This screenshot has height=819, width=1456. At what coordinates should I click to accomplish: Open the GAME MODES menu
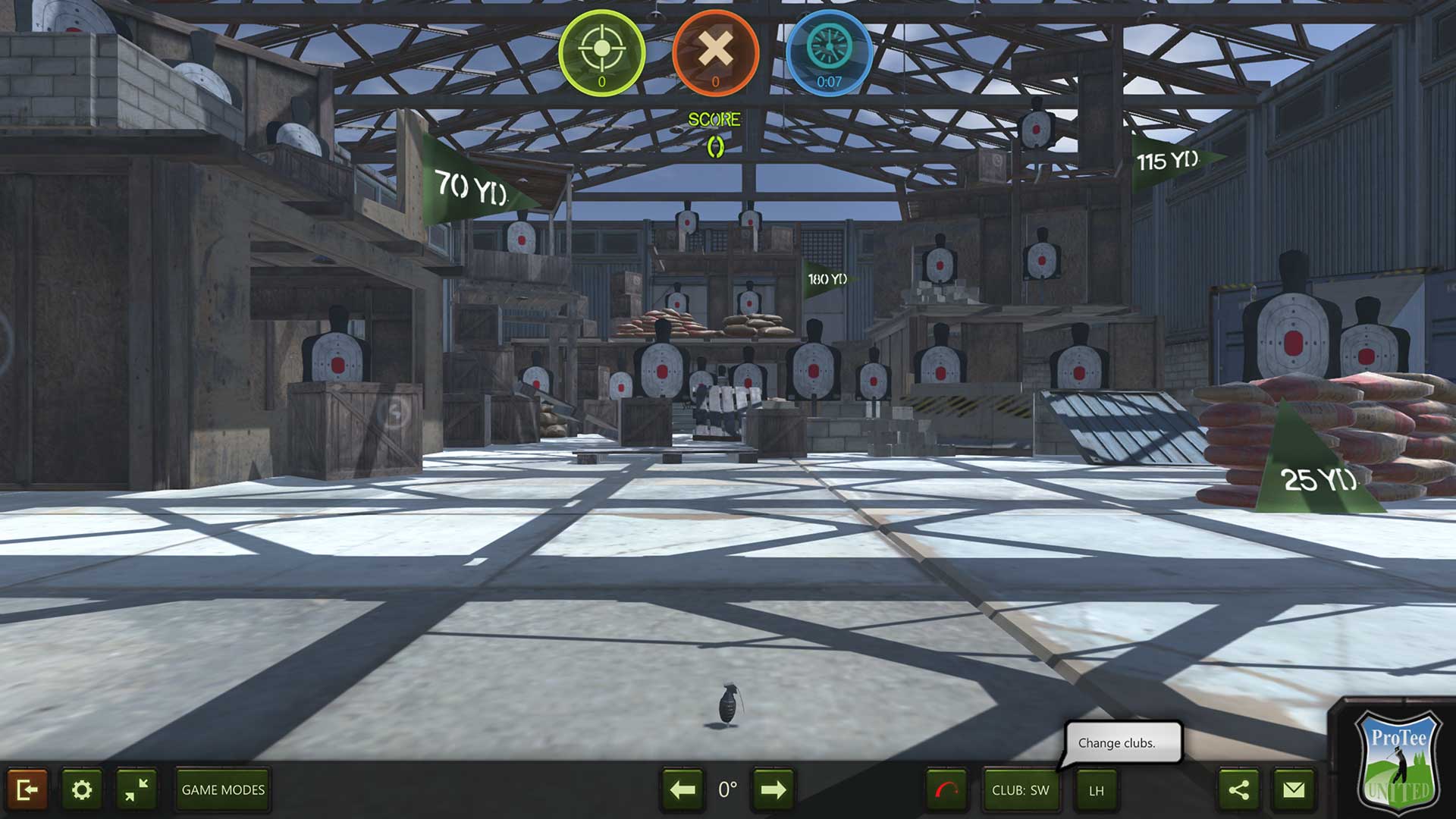[x=221, y=789]
